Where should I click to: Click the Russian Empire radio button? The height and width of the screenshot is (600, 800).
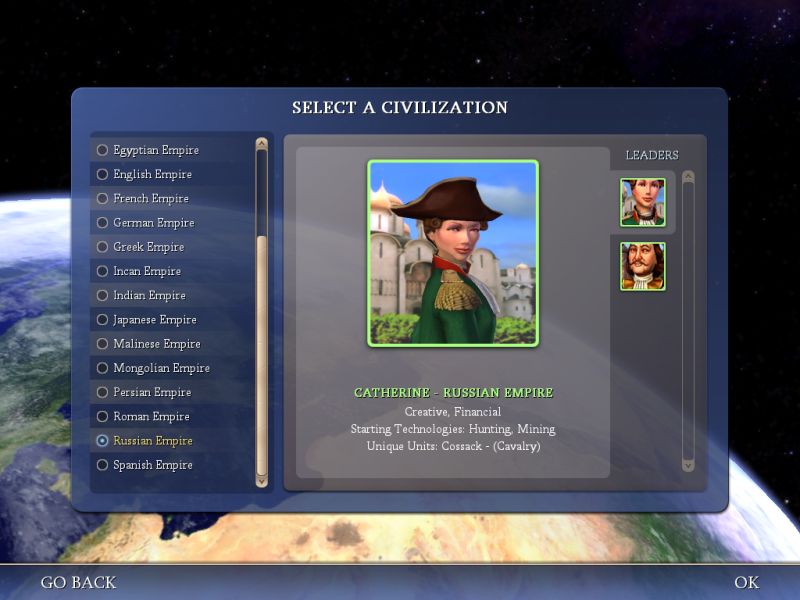pos(102,441)
